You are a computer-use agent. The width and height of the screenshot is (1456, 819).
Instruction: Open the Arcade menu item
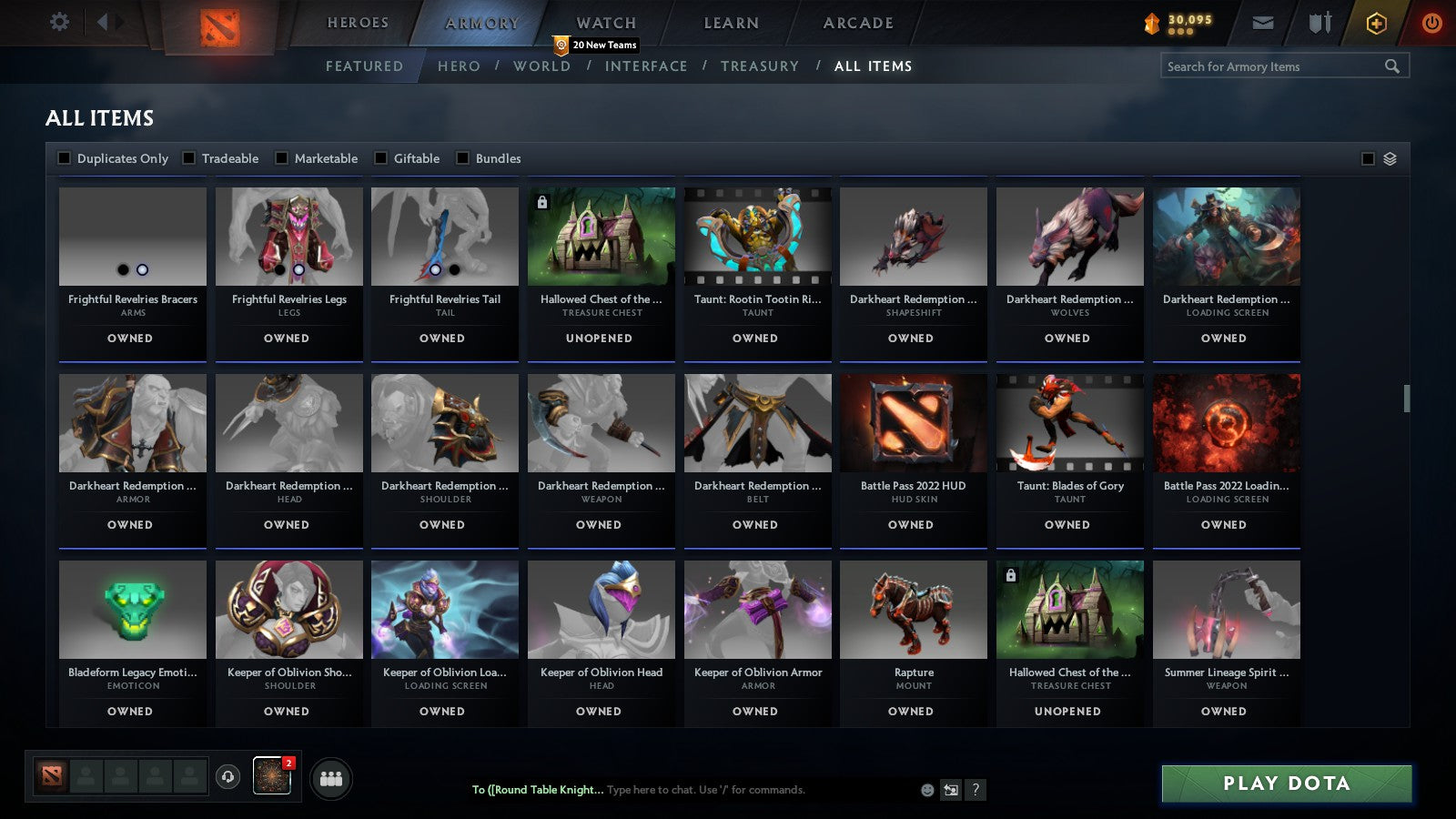click(x=856, y=23)
